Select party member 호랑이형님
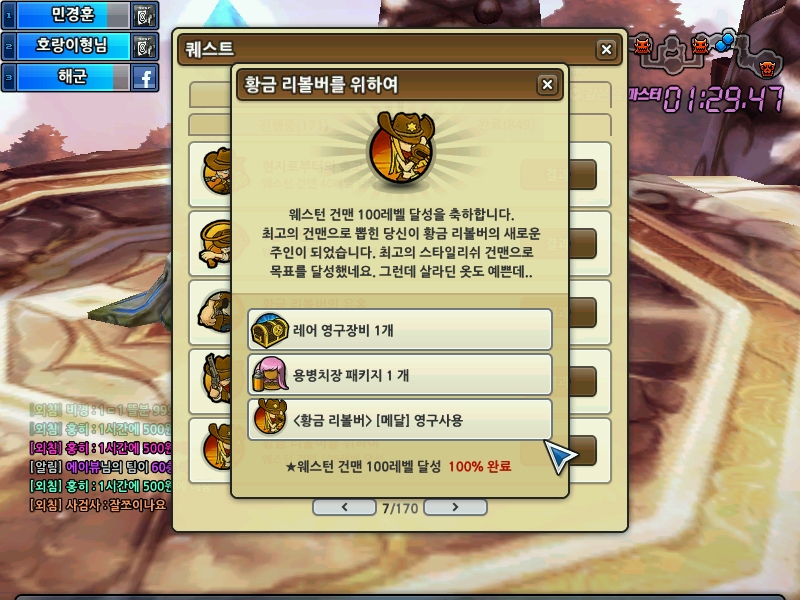The image size is (800, 600). pyautogui.click(x=70, y=46)
